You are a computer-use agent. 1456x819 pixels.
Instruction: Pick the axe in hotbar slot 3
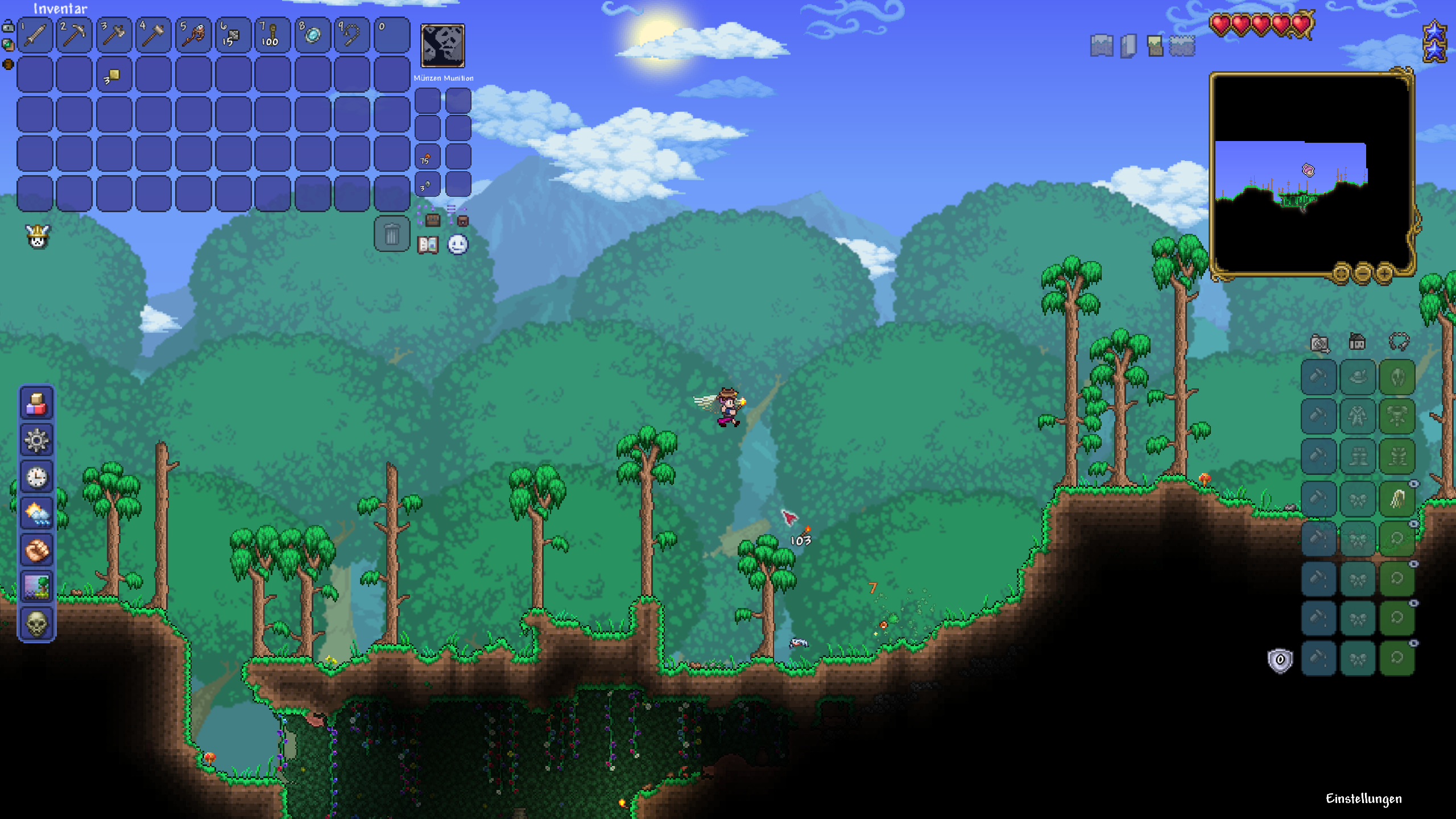coord(114,35)
